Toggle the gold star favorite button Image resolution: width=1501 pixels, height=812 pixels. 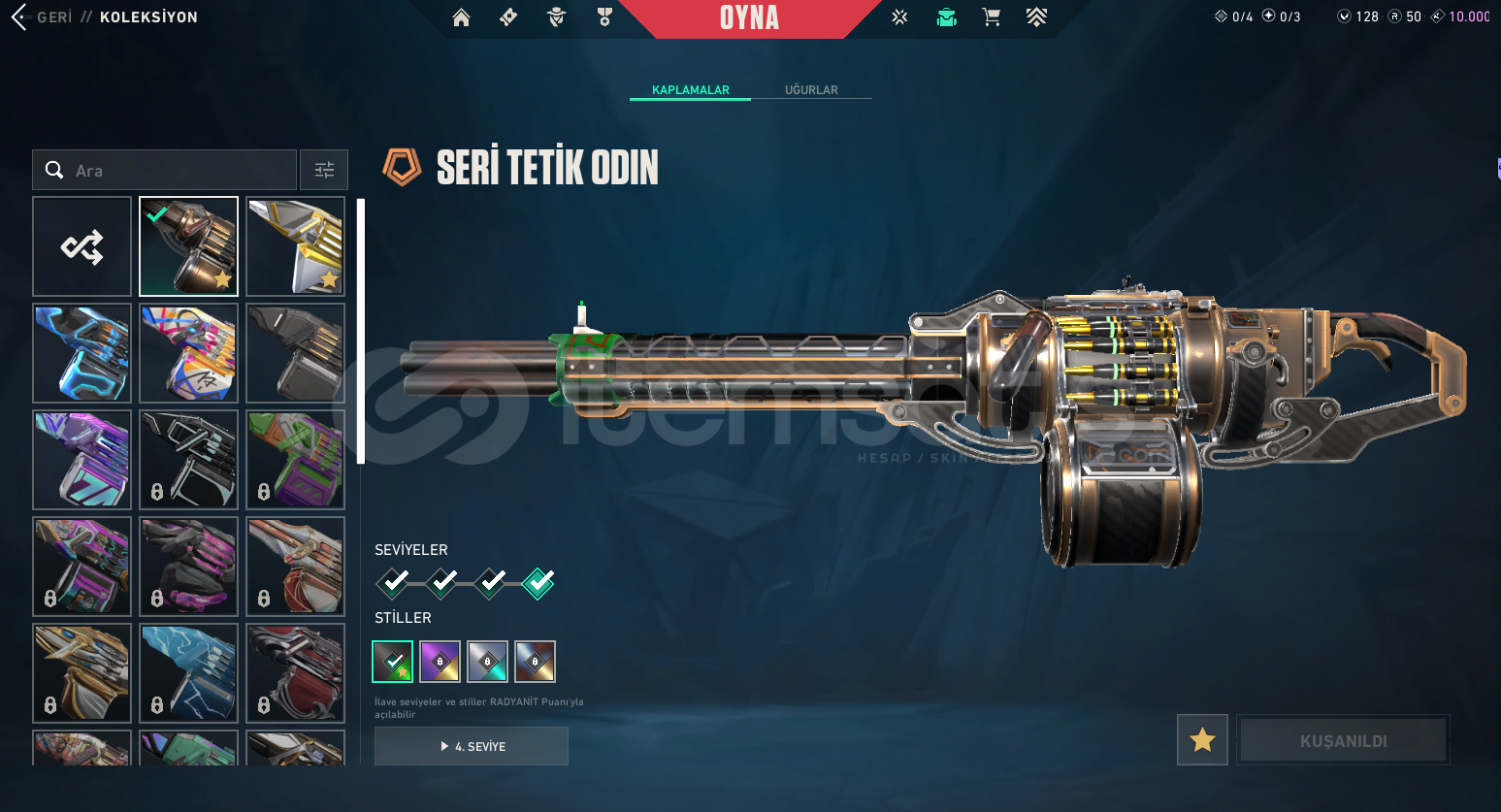click(1202, 740)
